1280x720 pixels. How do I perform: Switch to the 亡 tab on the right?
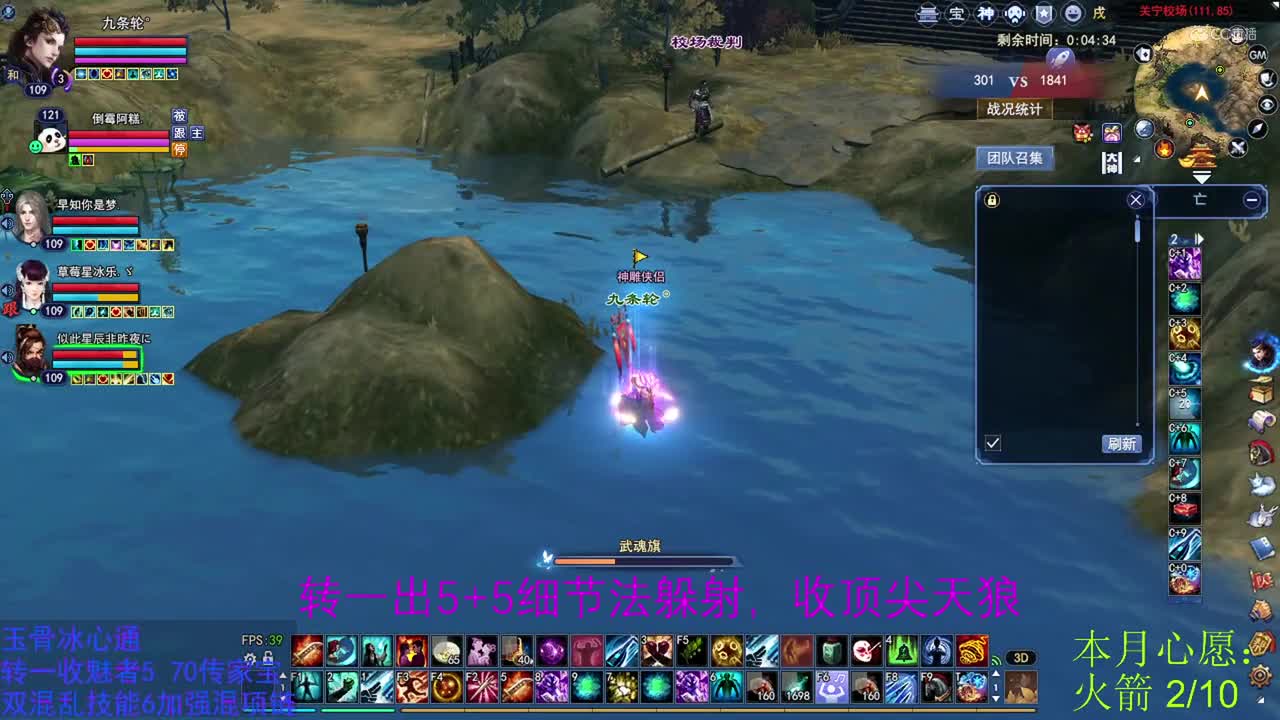[1200, 200]
